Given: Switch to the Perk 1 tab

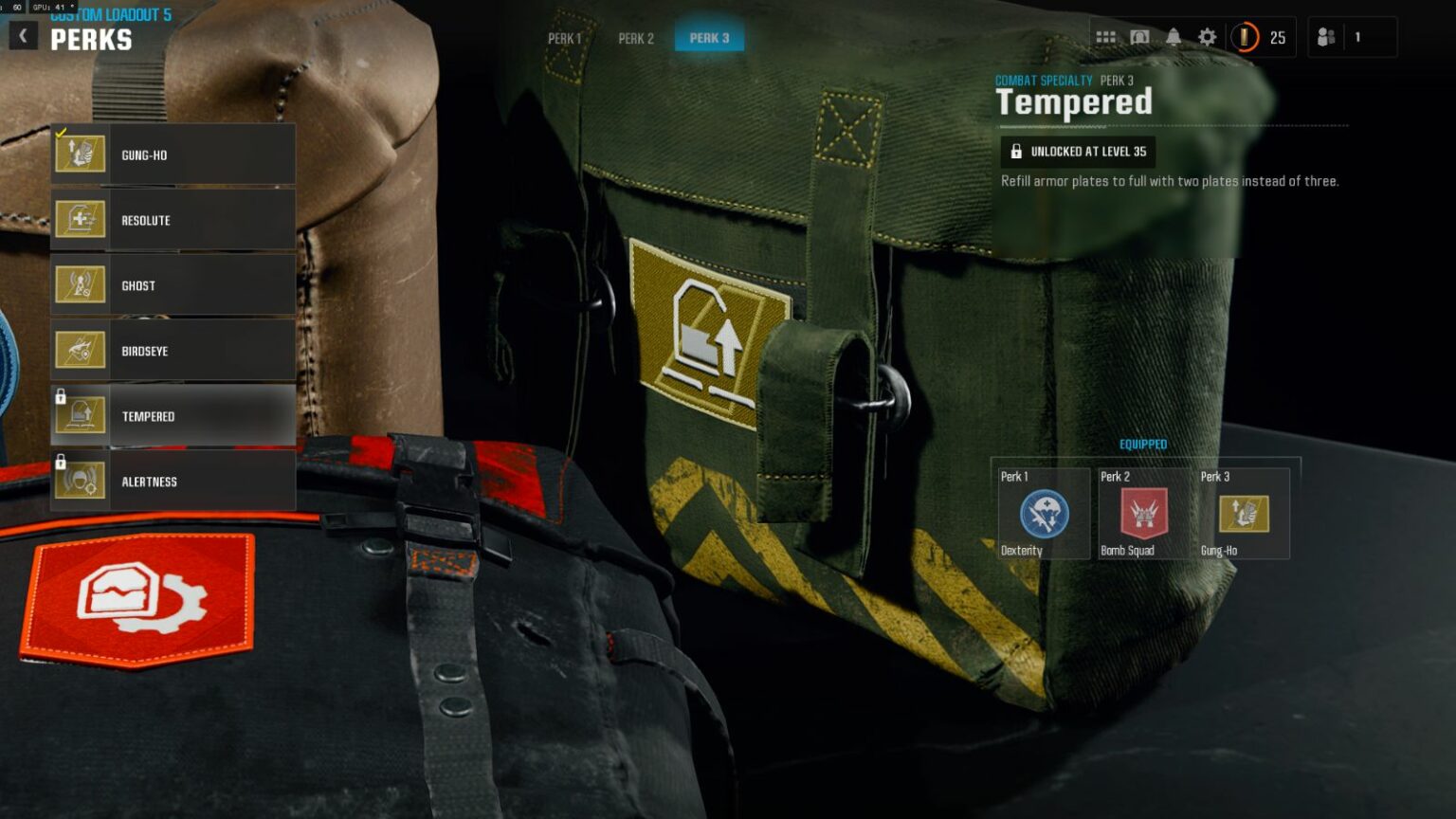Looking at the screenshot, I should 563,39.
